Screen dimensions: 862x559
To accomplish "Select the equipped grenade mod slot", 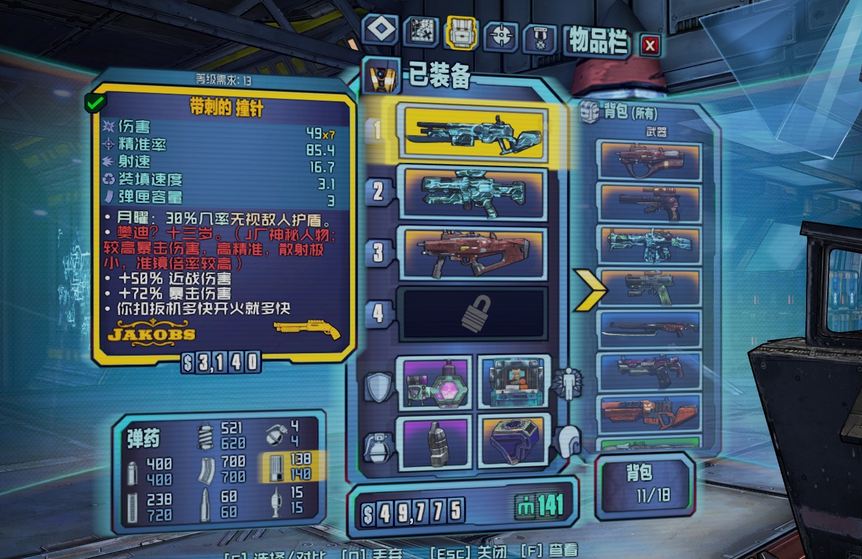I will coord(436,440).
